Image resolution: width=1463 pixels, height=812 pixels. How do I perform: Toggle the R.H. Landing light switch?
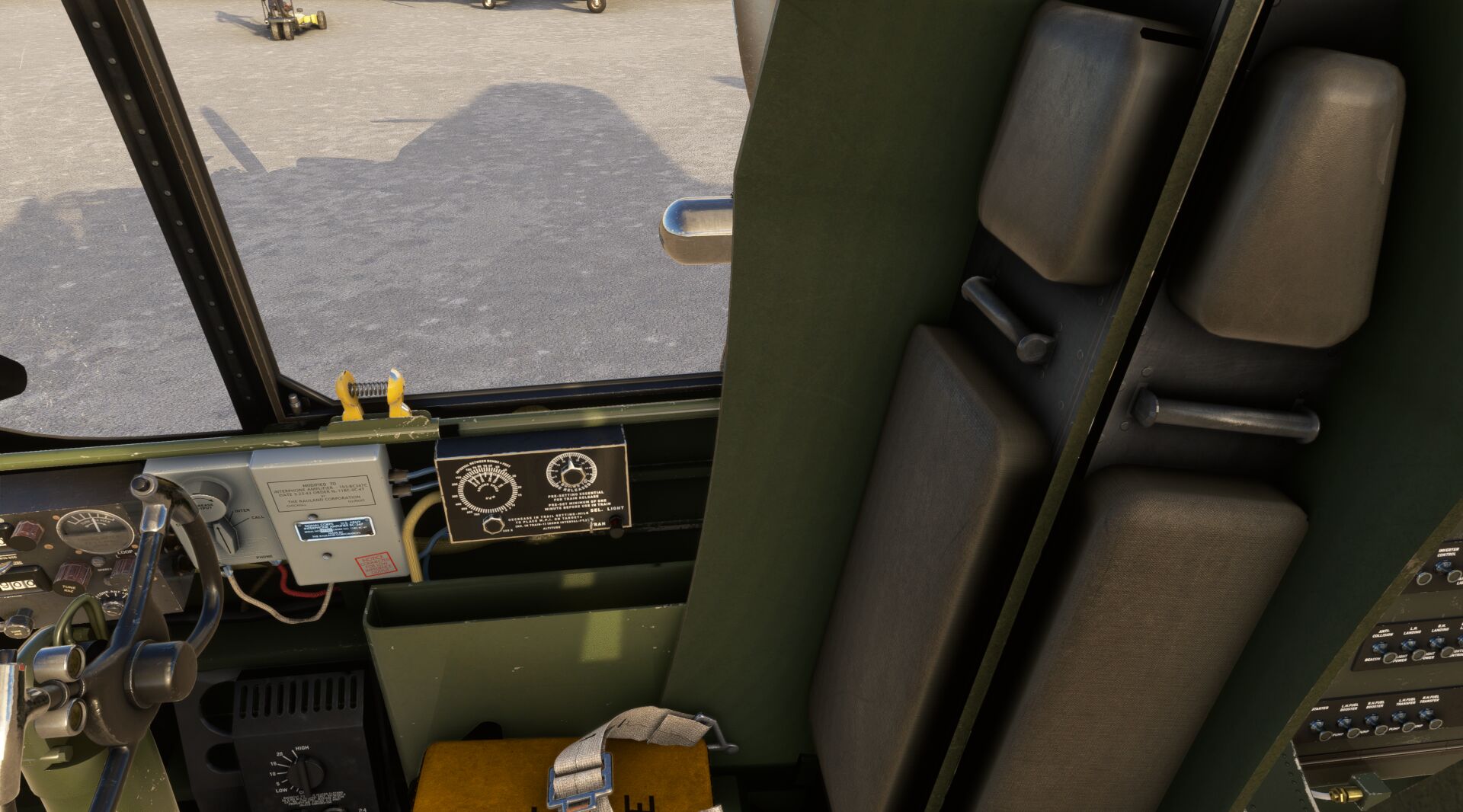coord(1438,642)
